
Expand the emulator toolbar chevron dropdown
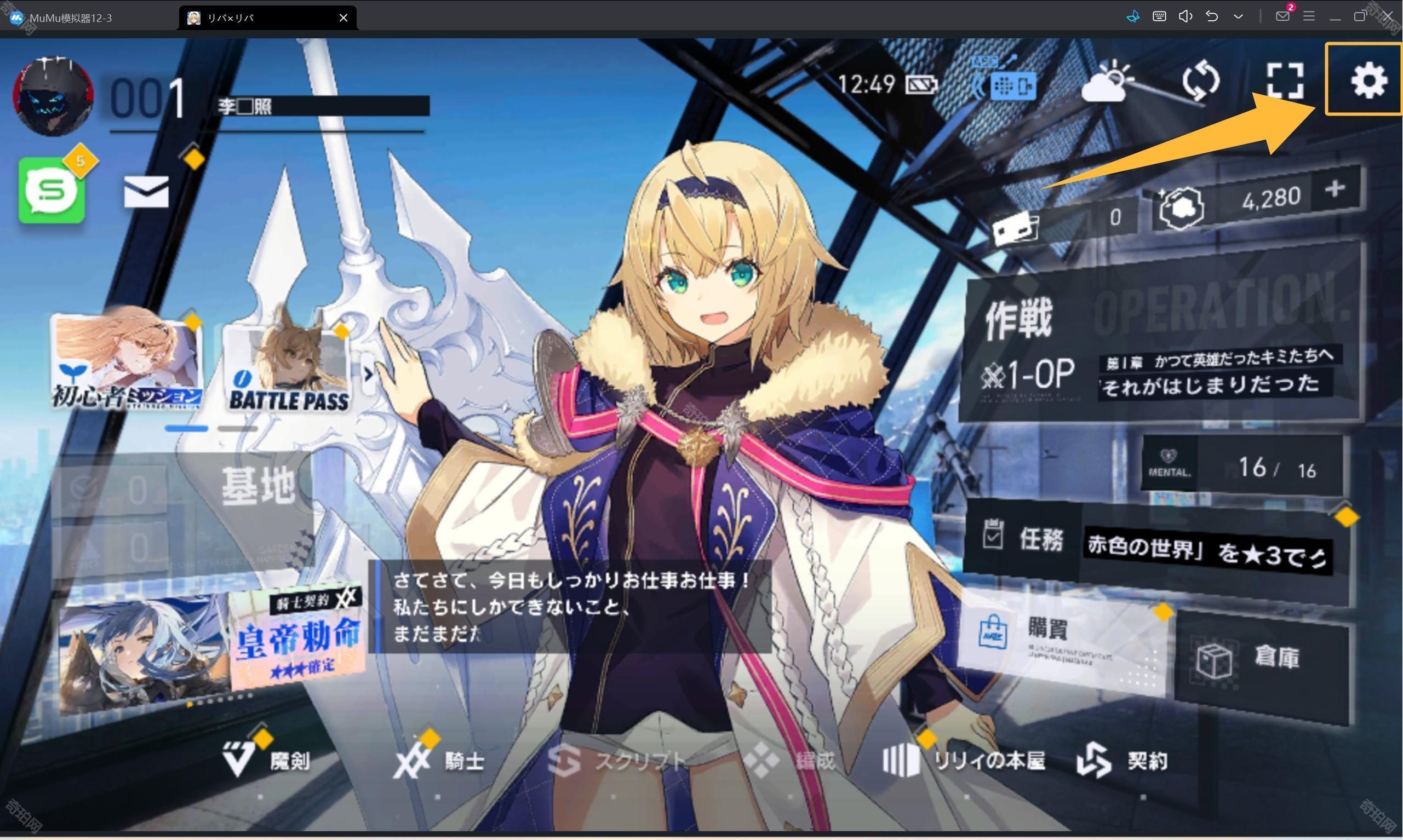1239,16
